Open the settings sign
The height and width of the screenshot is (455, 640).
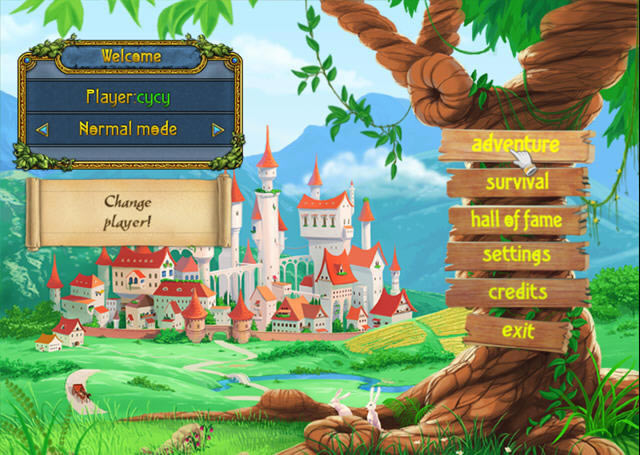click(516, 255)
